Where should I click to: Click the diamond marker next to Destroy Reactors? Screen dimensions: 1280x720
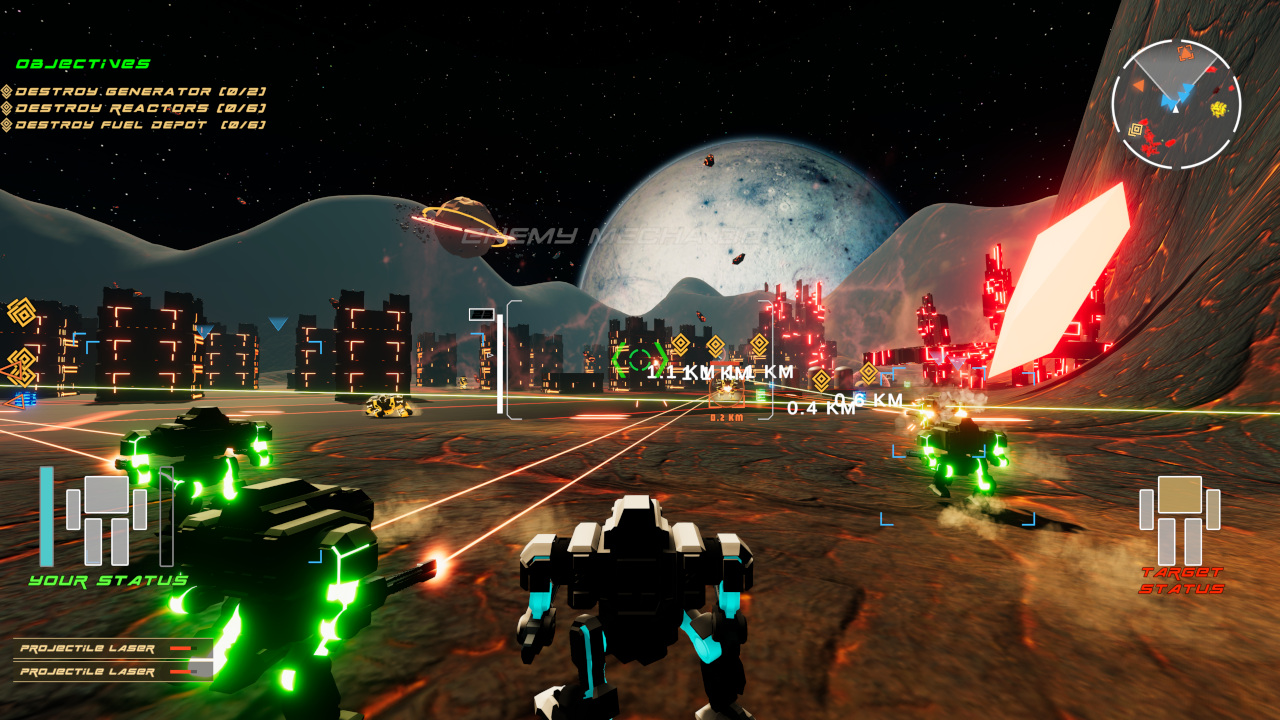tap(8, 108)
